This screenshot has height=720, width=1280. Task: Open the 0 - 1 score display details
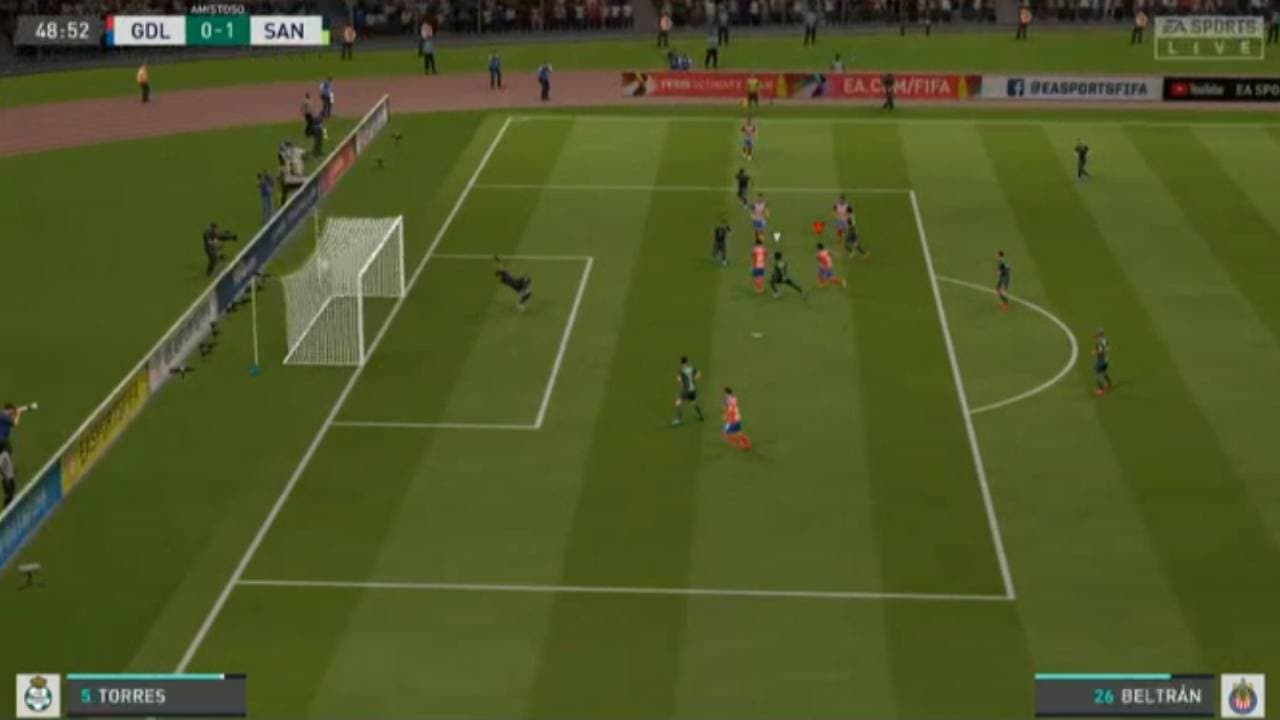click(218, 30)
